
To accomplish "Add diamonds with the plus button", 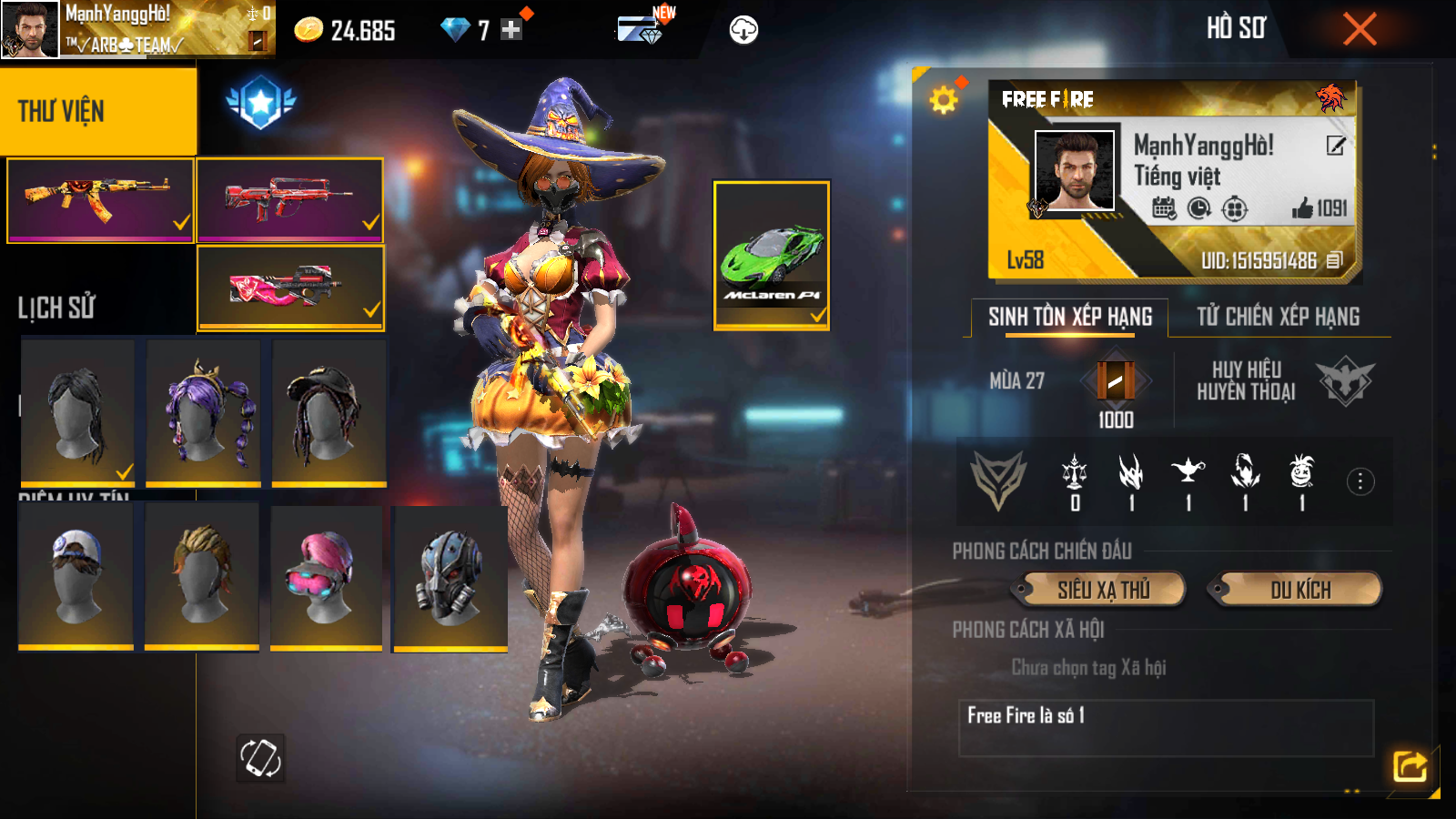I will [511, 30].
